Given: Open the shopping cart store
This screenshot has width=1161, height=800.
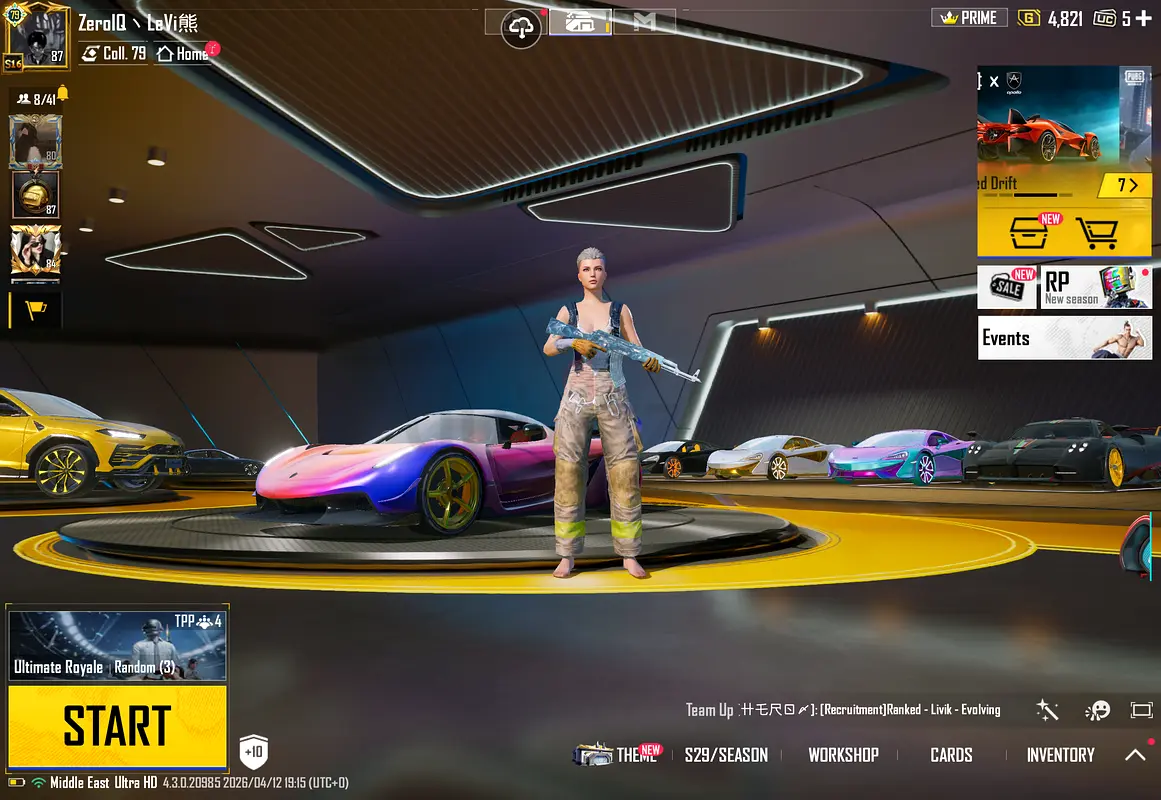Looking at the screenshot, I should (x=1096, y=233).
